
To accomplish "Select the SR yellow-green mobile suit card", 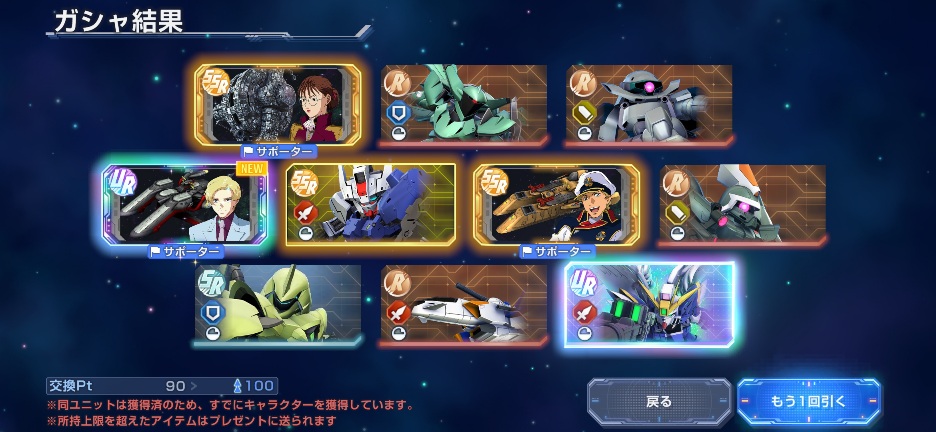I will coord(277,303).
